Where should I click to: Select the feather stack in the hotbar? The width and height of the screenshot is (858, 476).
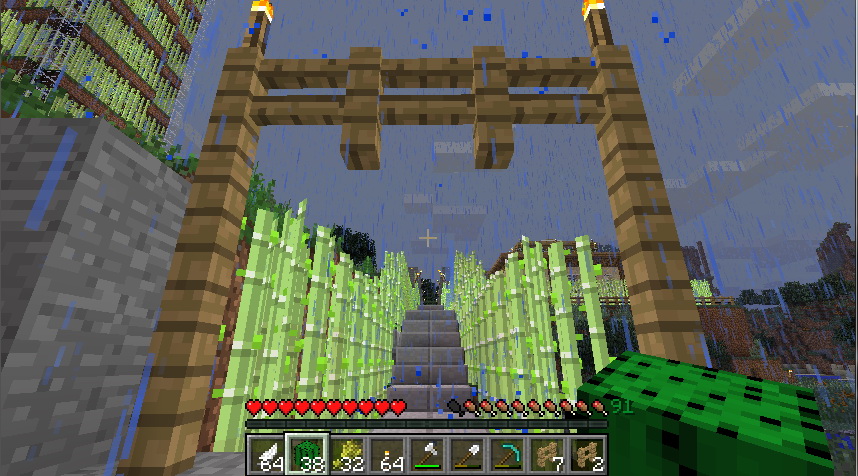click(267, 456)
